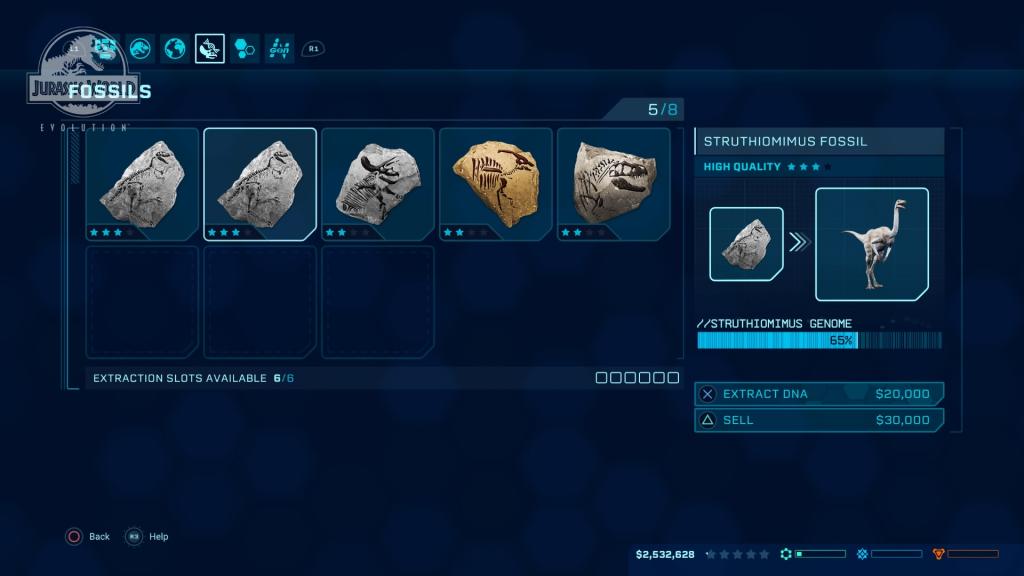Click the Struthiomimus dinosaur preview image

(871, 244)
